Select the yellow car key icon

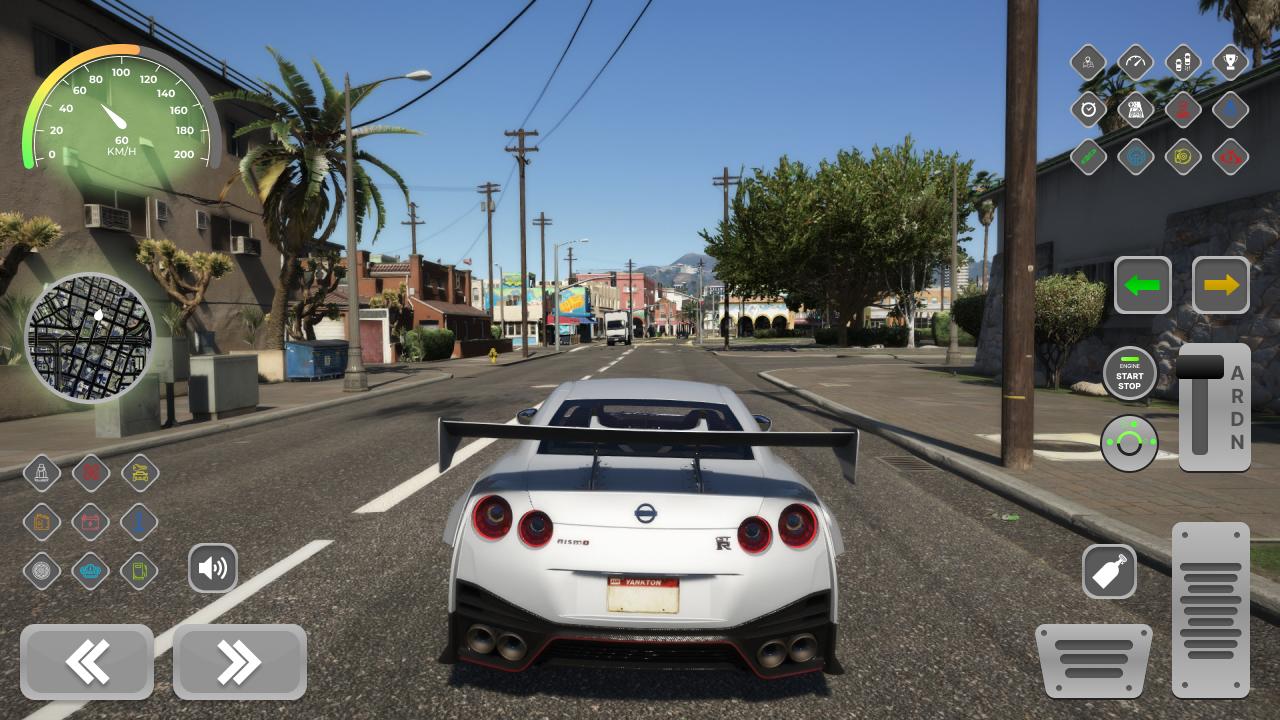click(x=139, y=472)
